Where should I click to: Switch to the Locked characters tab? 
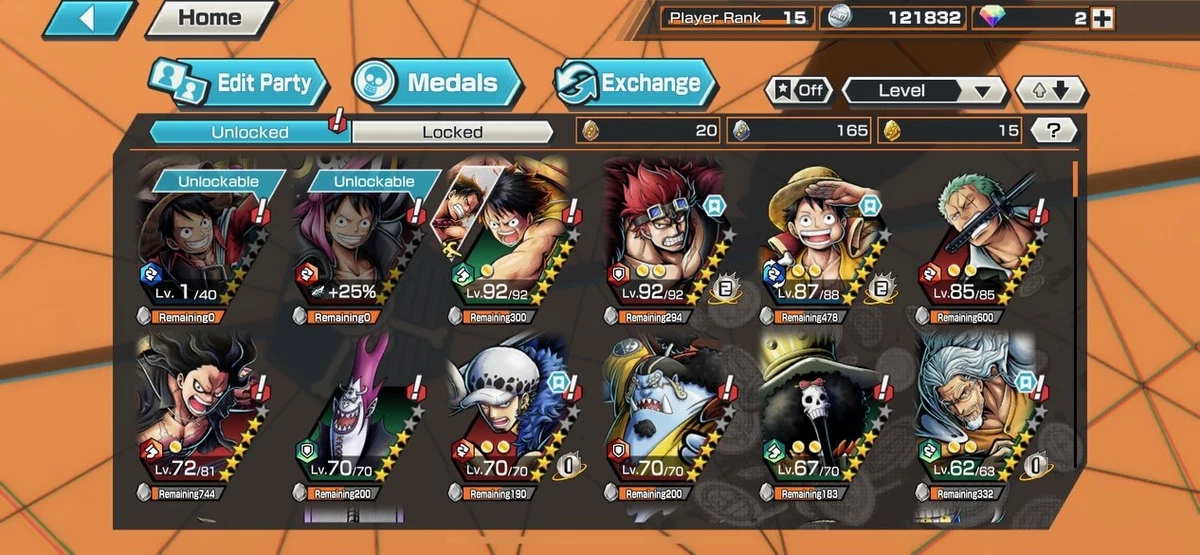(452, 132)
